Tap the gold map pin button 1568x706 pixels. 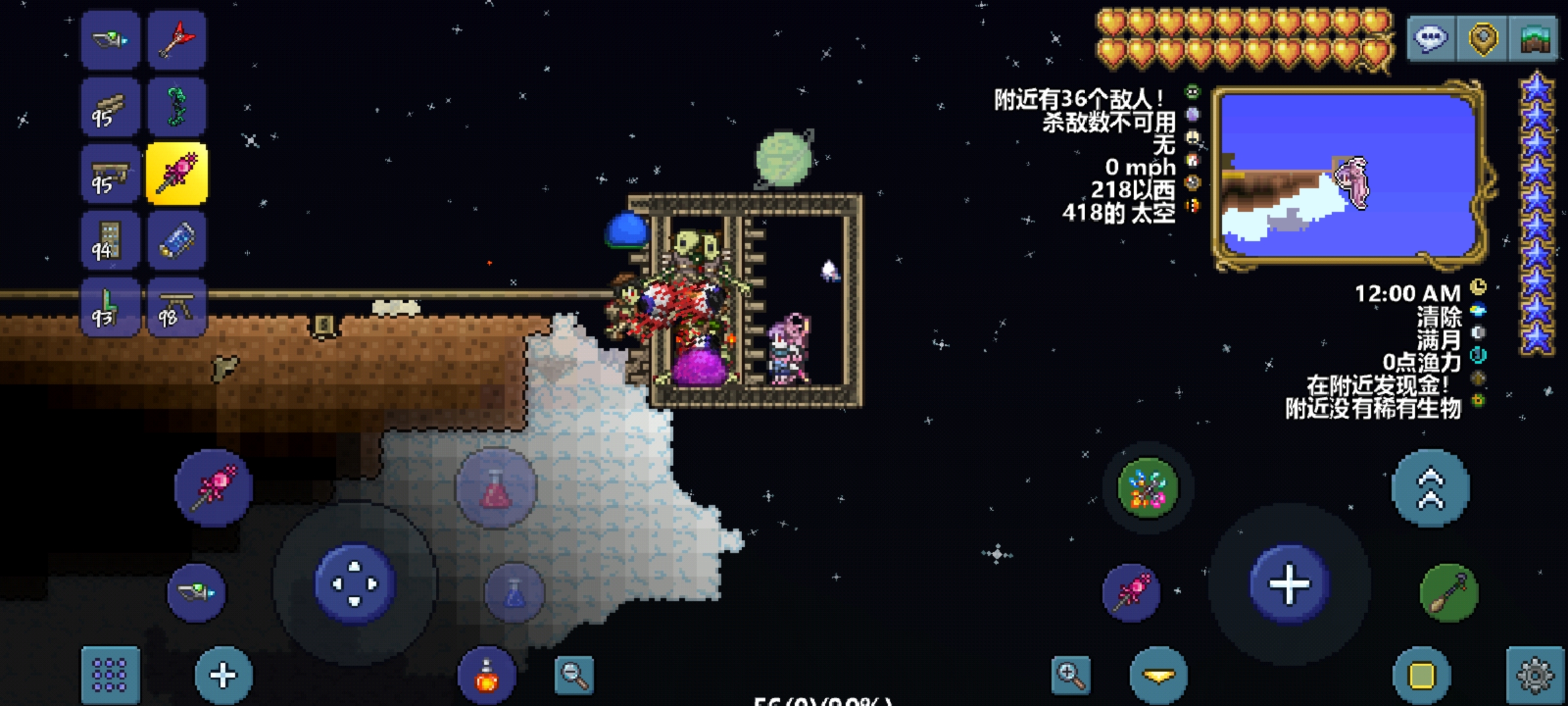[x=1483, y=39]
